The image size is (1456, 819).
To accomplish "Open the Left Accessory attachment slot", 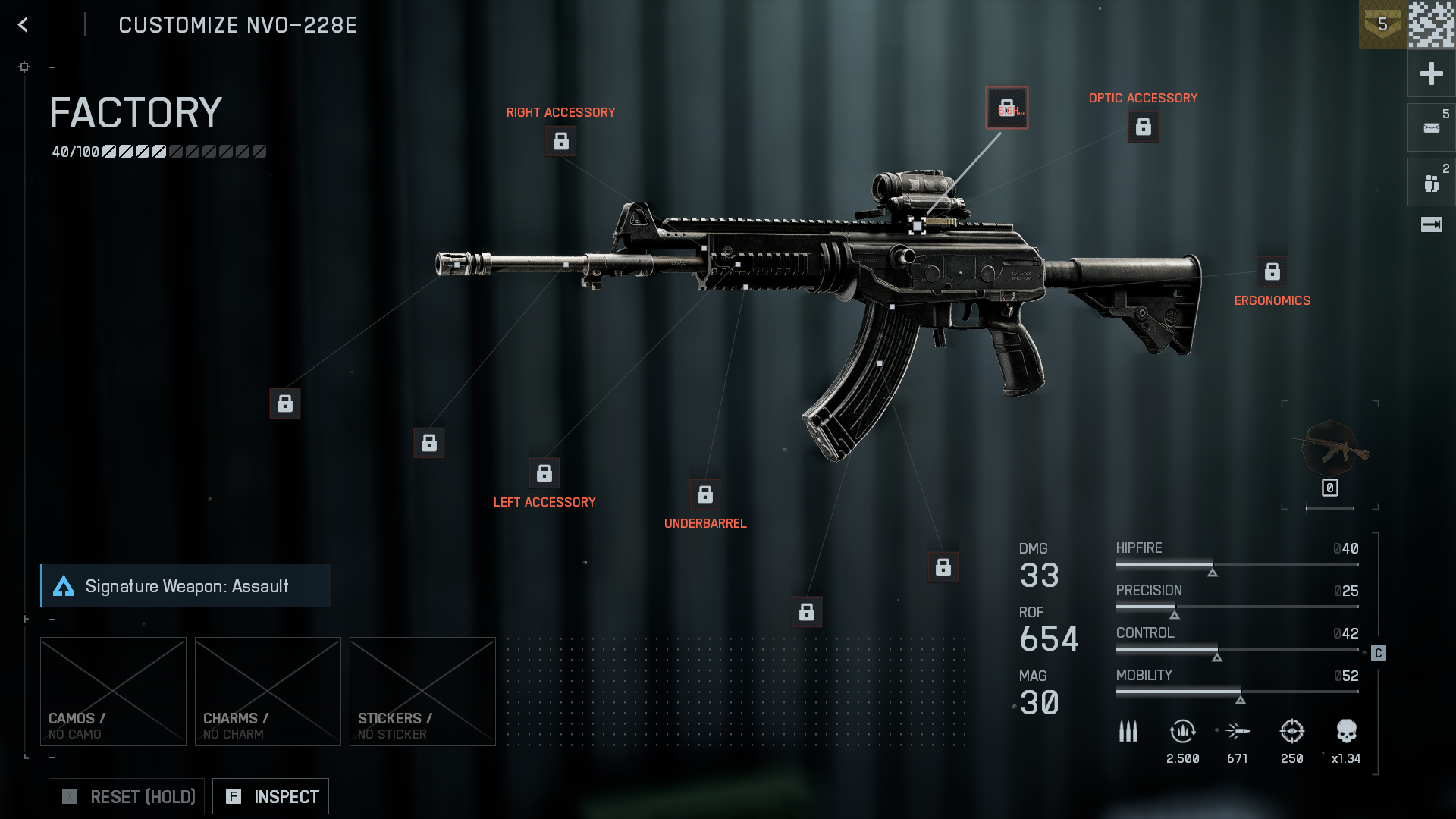I will (544, 474).
